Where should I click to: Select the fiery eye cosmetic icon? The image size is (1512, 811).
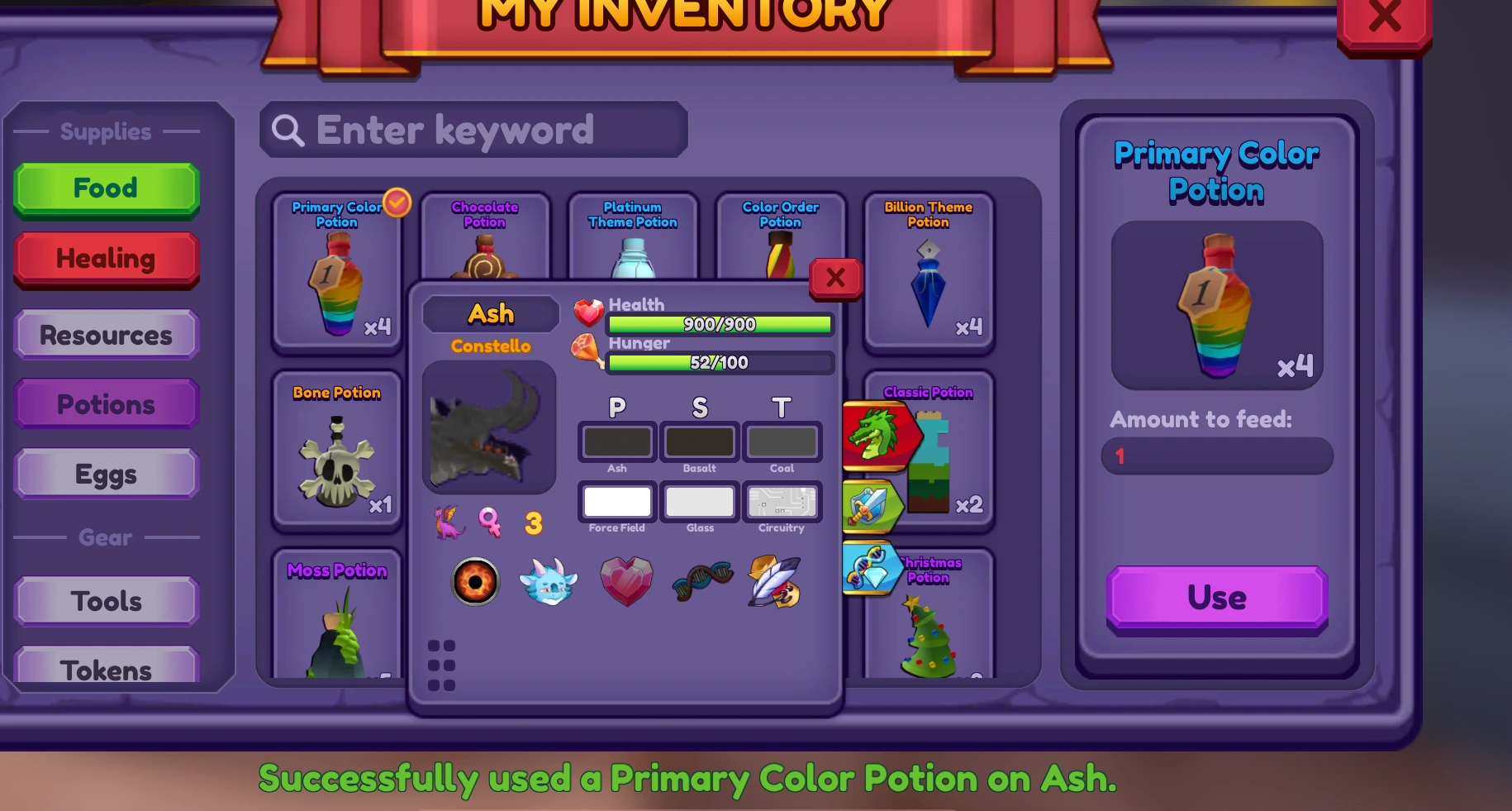pos(475,581)
